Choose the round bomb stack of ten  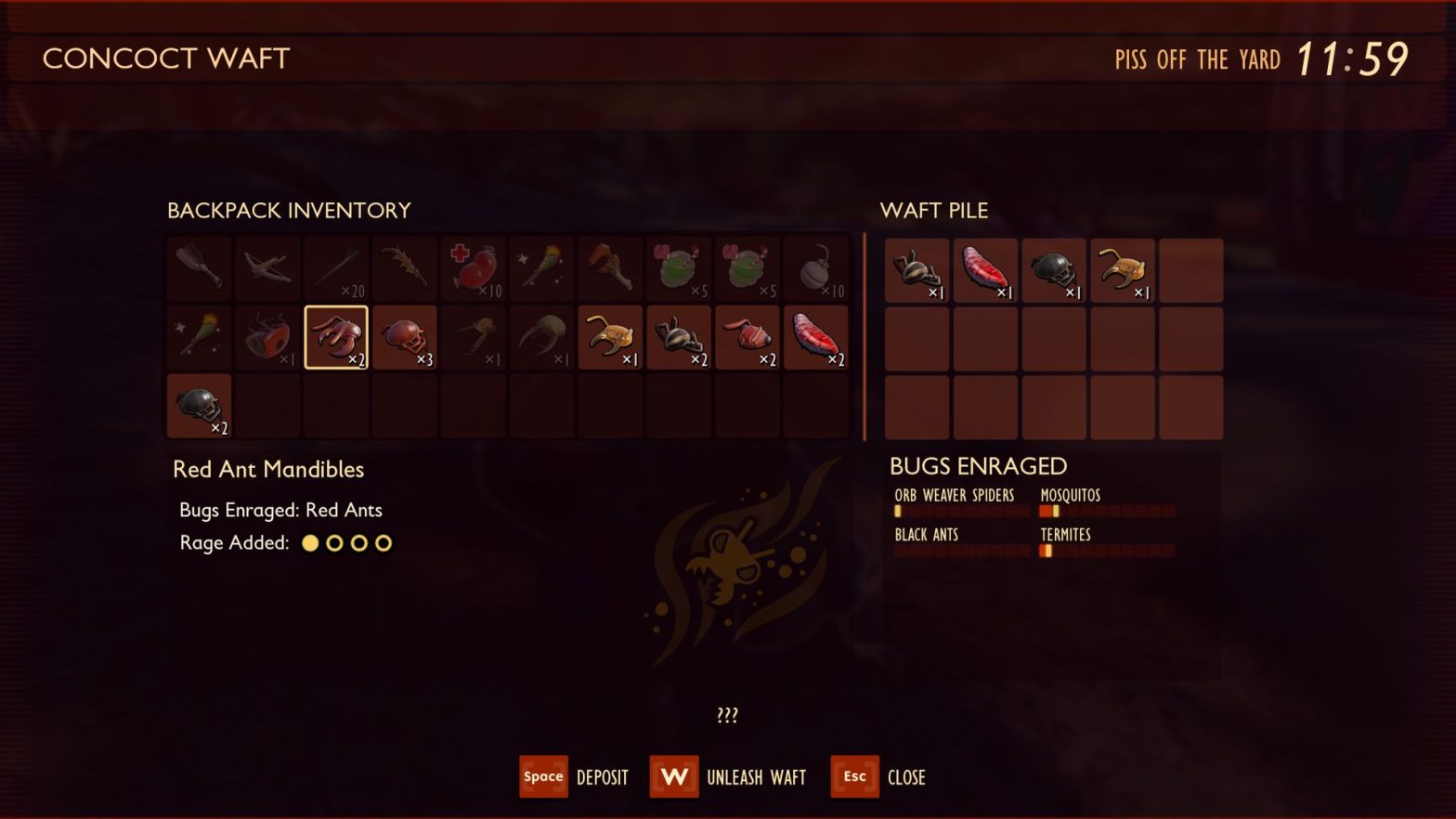816,268
